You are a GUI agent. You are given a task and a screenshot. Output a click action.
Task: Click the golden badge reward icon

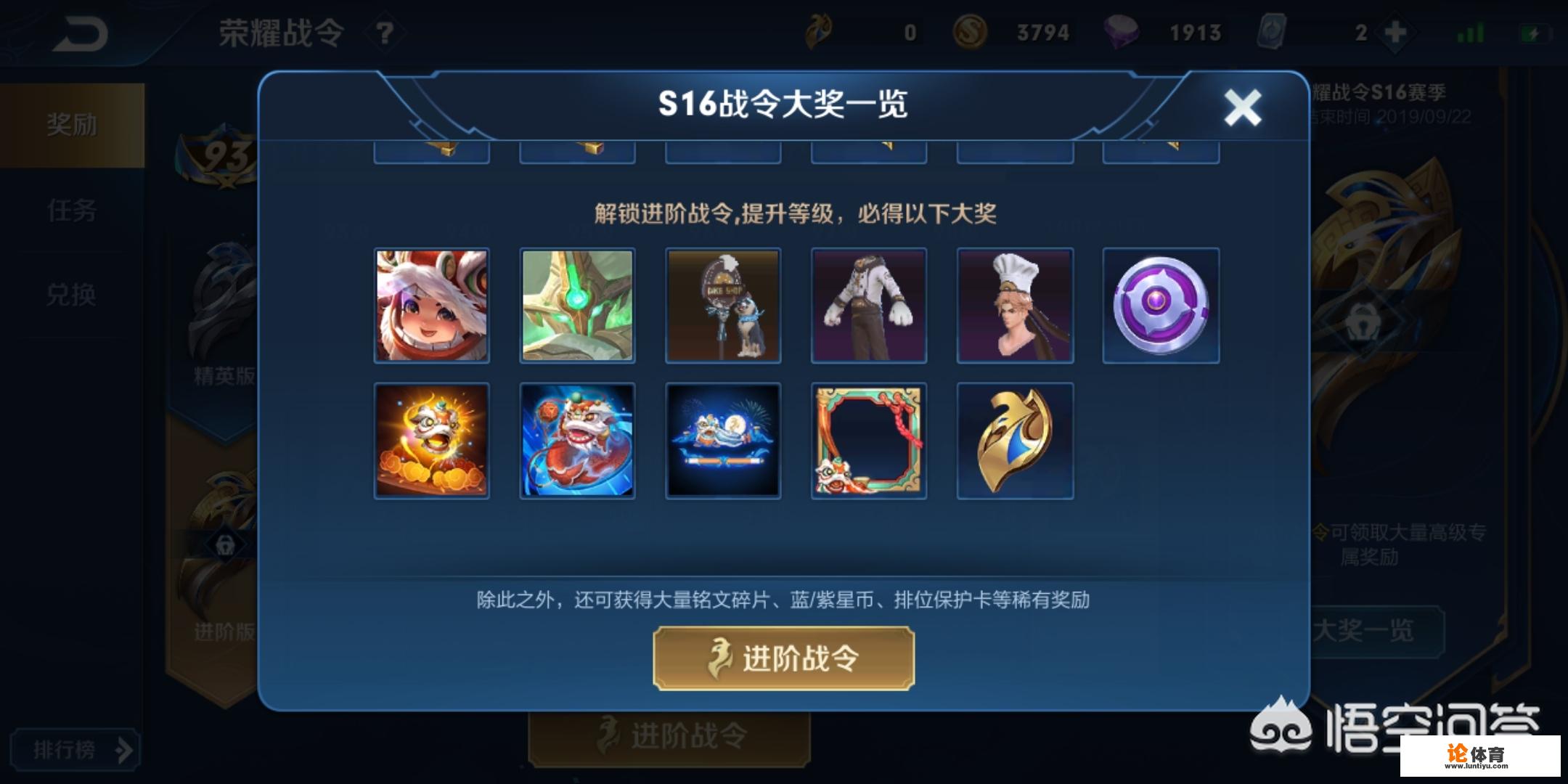pos(1014,439)
